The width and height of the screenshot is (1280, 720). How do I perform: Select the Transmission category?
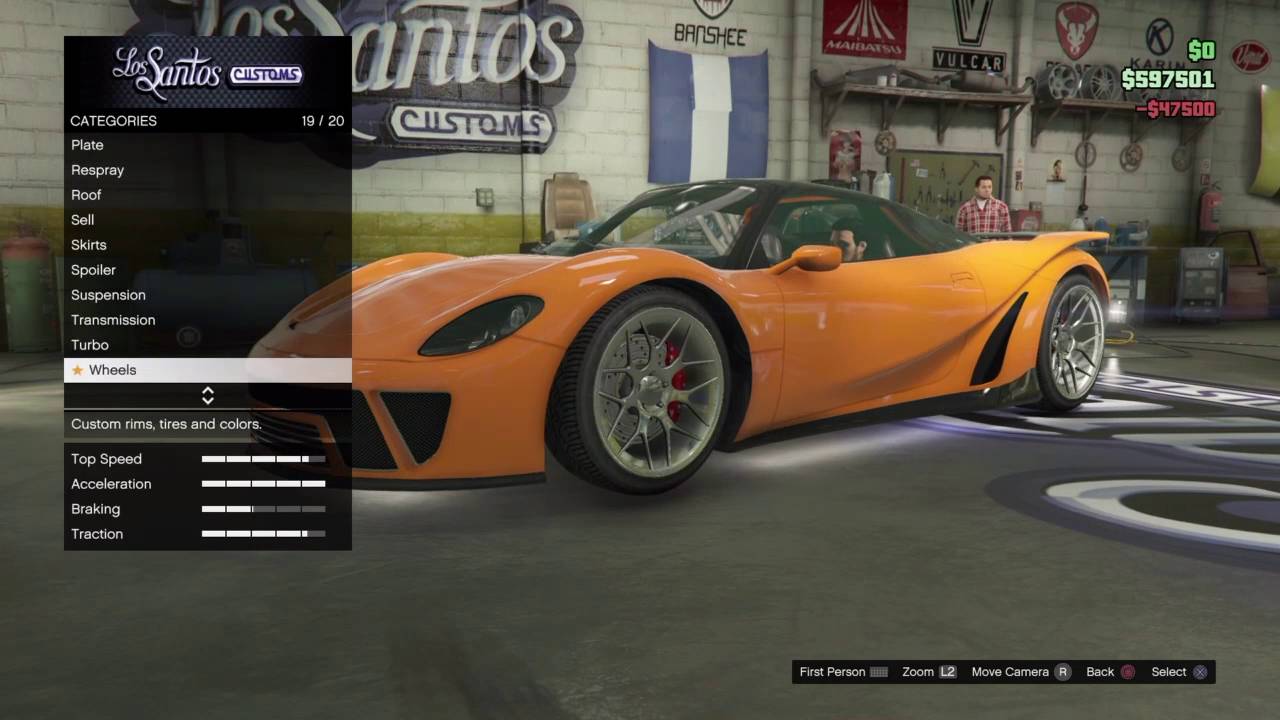113,320
